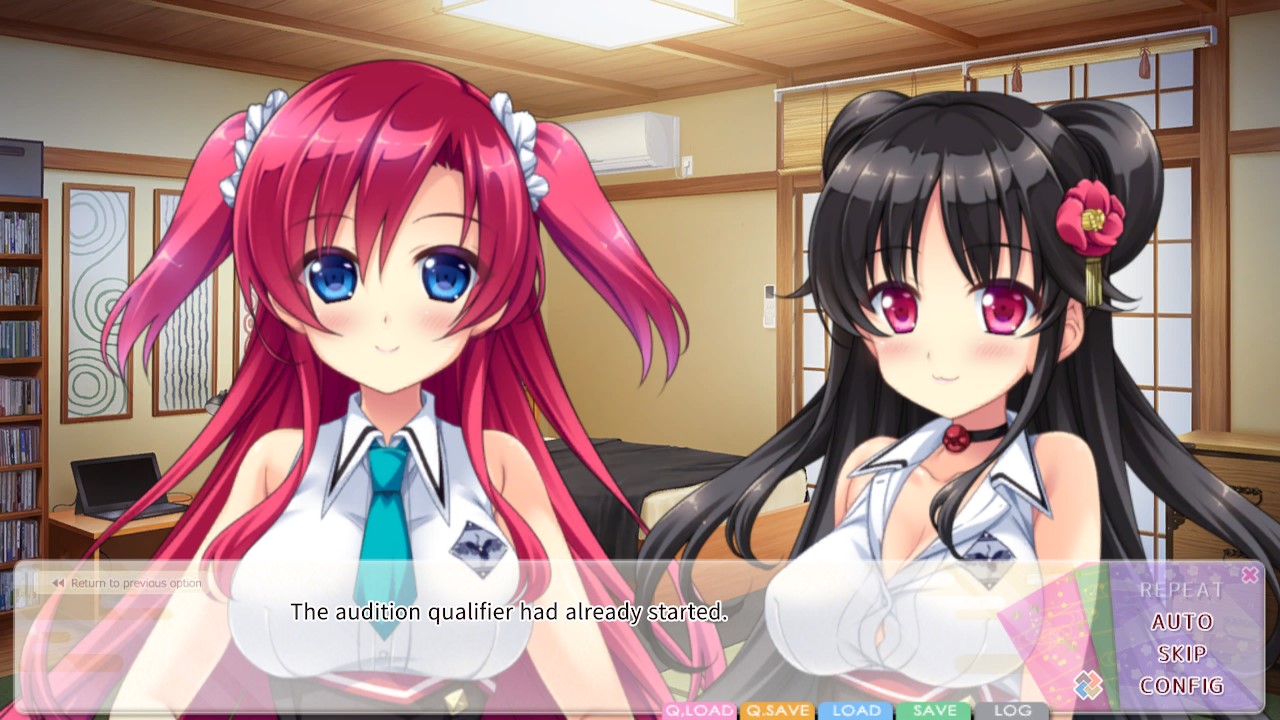Open the CONFIG settings menu
The image size is (1280, 720).
pos(1182,687)
